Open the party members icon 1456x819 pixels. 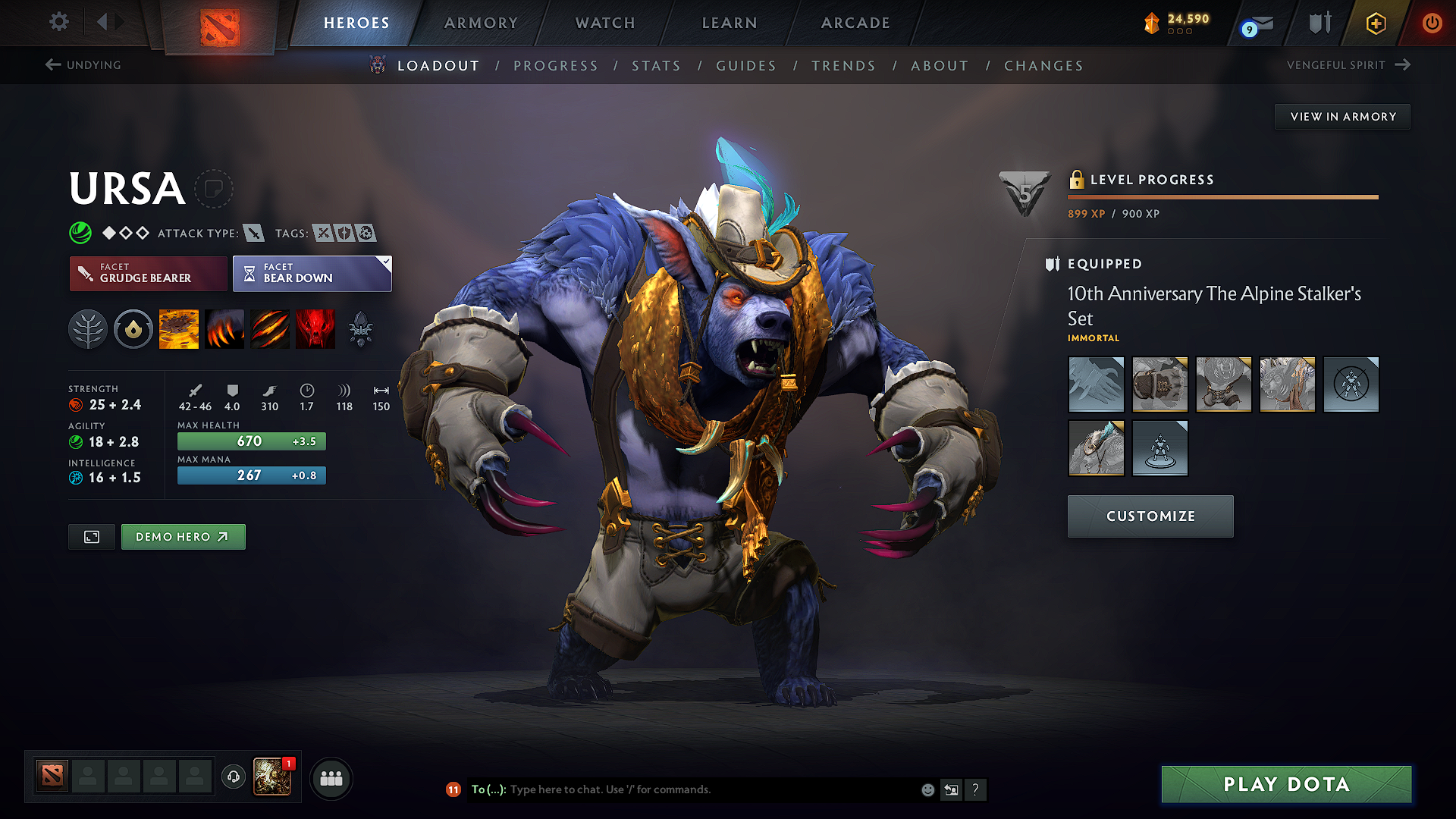331,779
